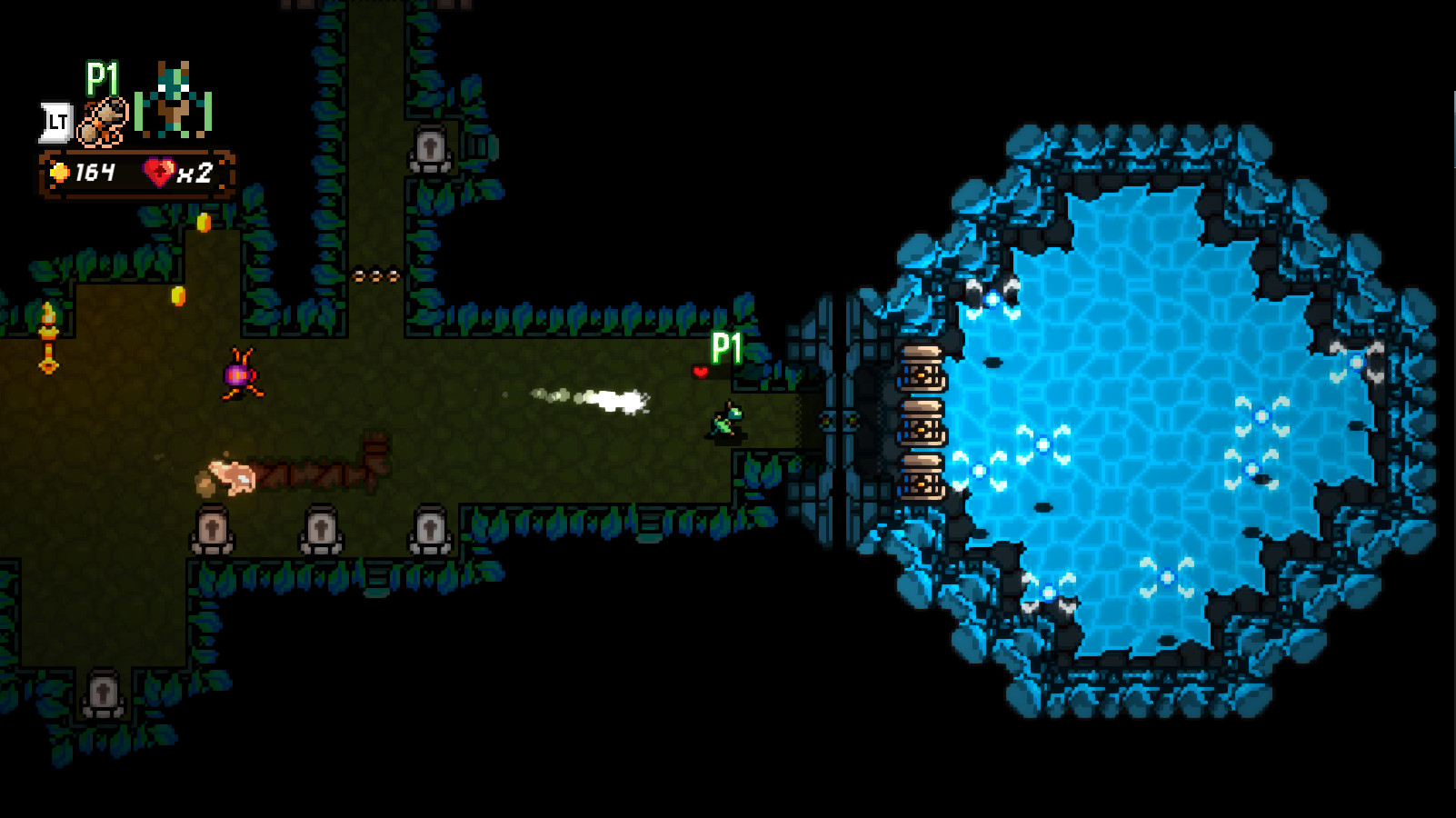Click the bottom wall chest
The image size is (1456, 818).
pyautogui.click(x=924, y=477)
